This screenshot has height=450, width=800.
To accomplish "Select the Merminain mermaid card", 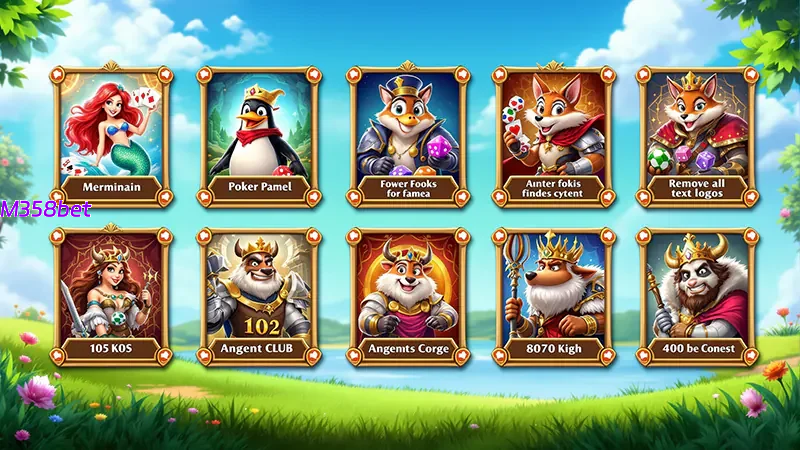I will click(x=111, y=135).
